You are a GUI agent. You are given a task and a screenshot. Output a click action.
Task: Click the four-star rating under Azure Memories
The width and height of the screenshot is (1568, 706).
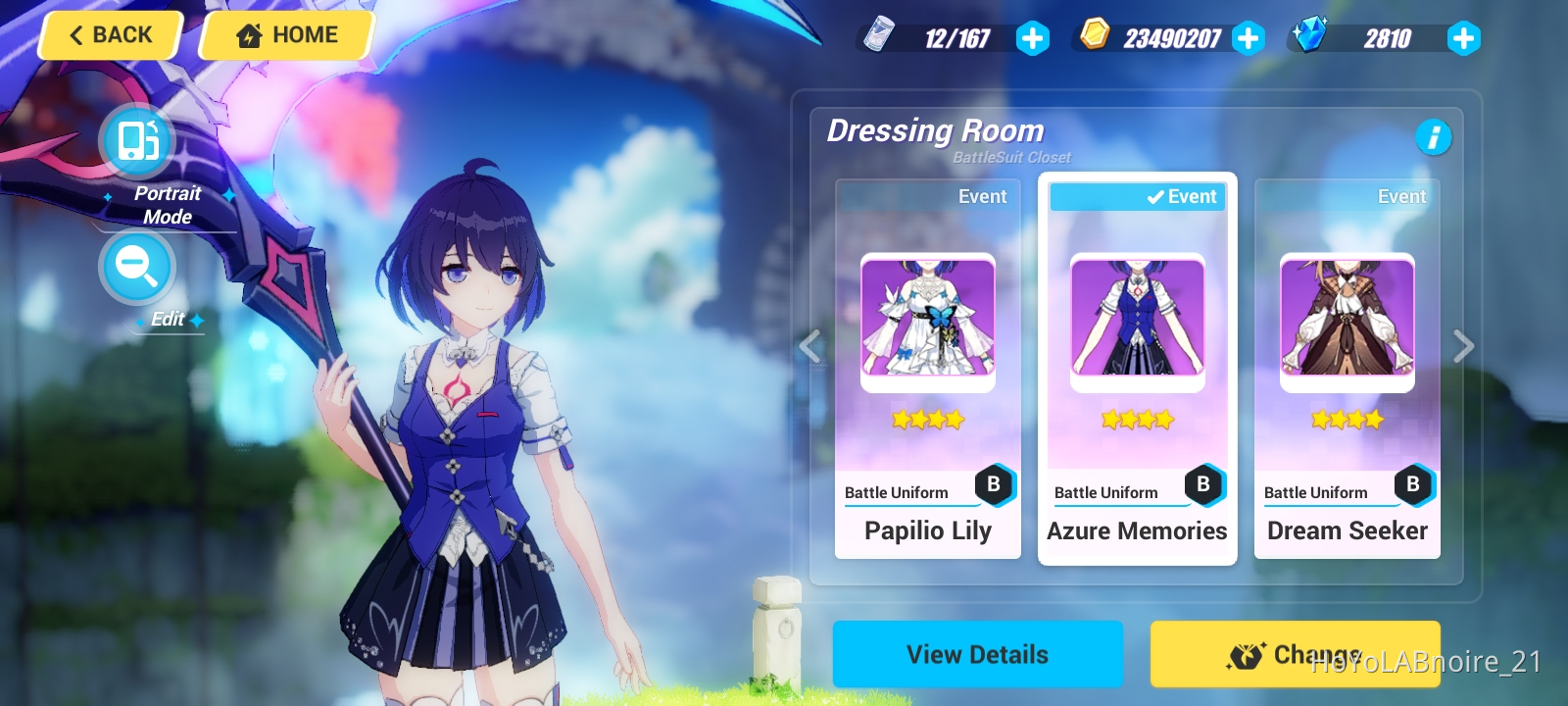[x=1137, y=420]
